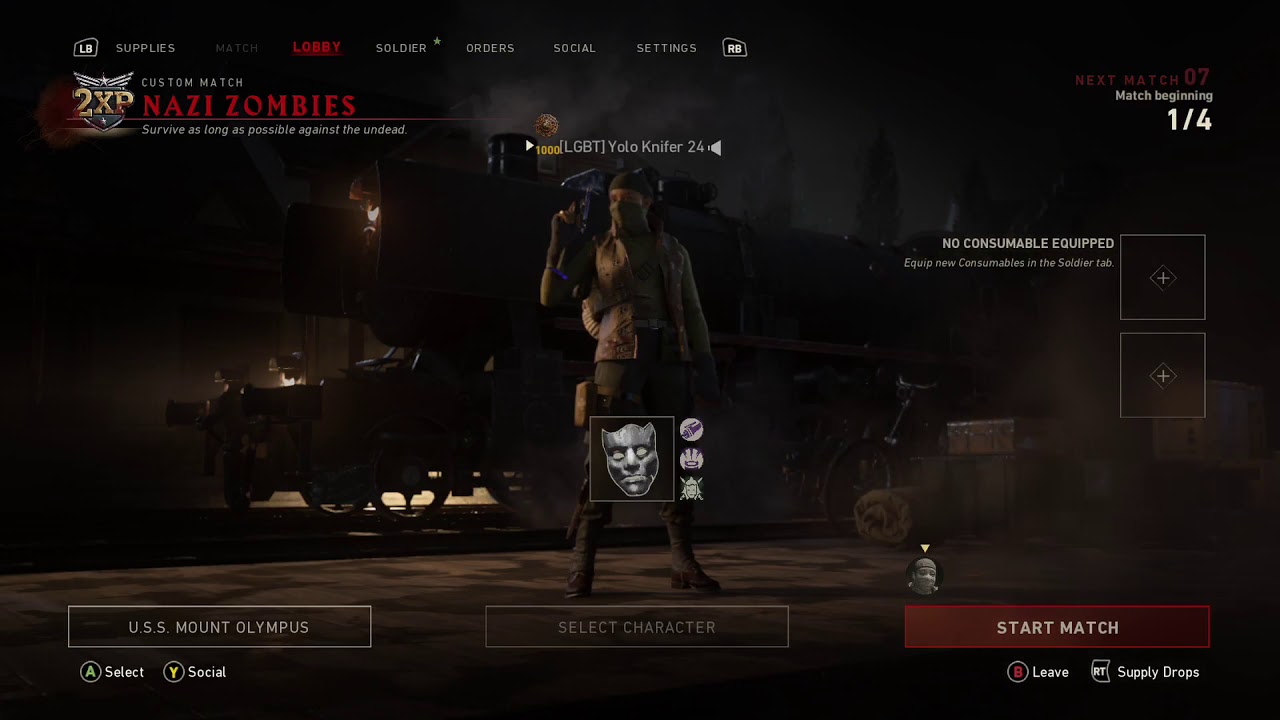Choose the U.S.S. Mount Olympus map button

pos(219,627)
